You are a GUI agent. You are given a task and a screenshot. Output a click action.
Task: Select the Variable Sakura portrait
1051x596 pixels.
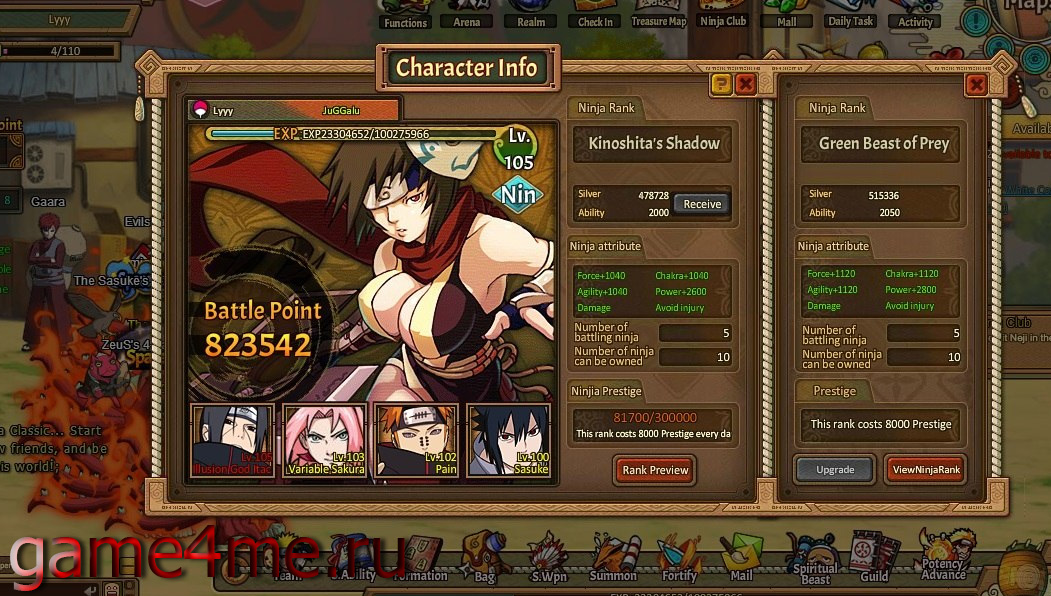click(x=324, y=440)
